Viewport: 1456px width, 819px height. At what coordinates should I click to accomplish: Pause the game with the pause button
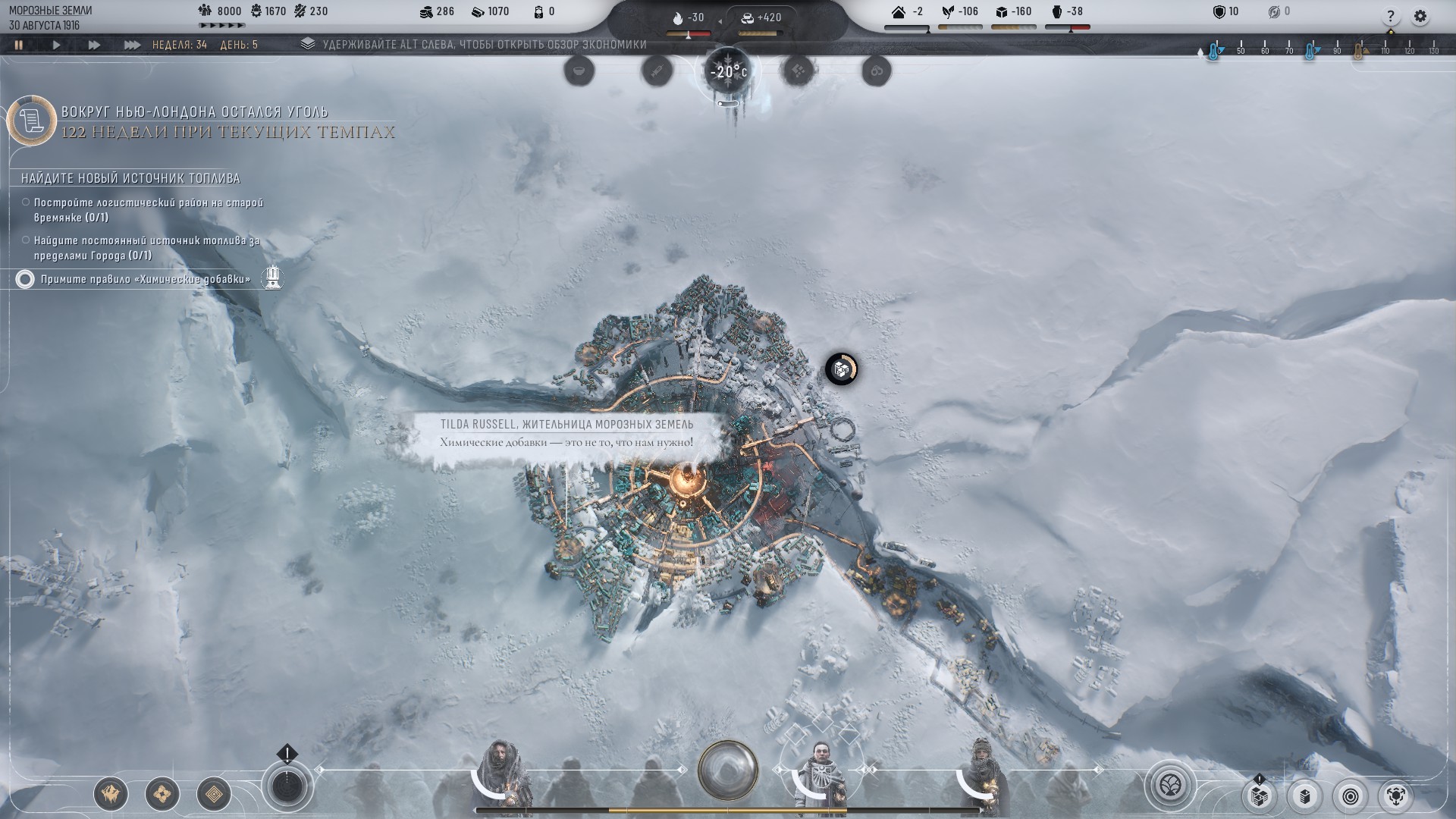point(18,45)
